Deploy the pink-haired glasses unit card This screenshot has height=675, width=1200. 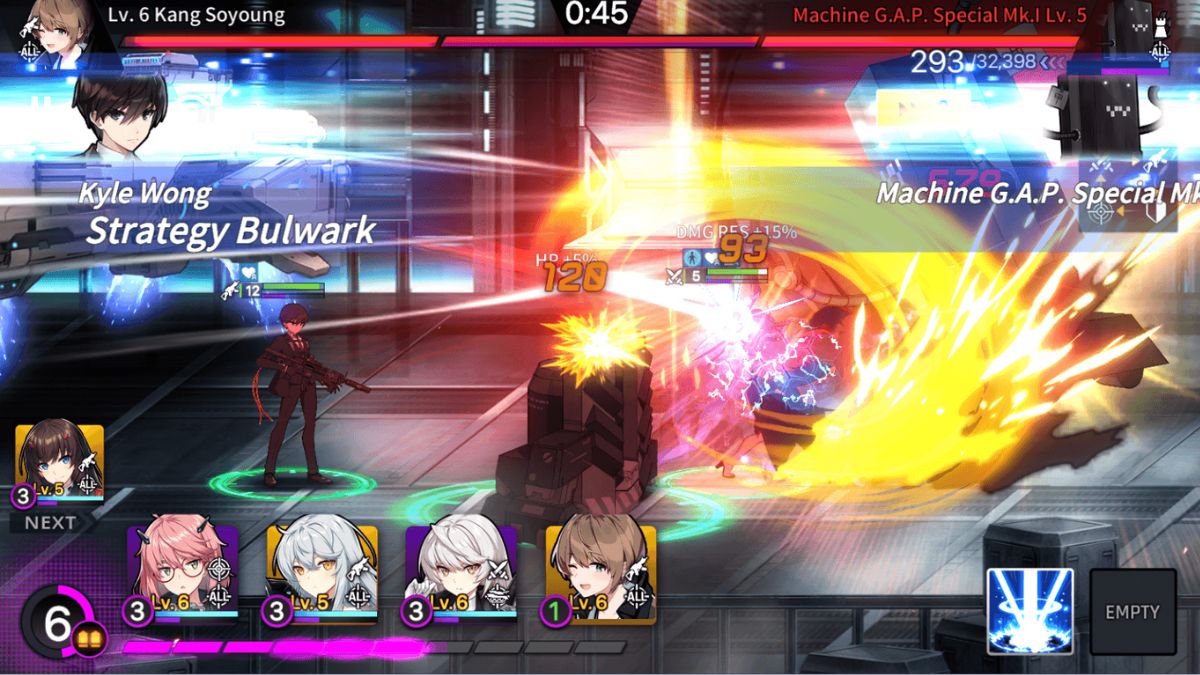coord(182,572)
